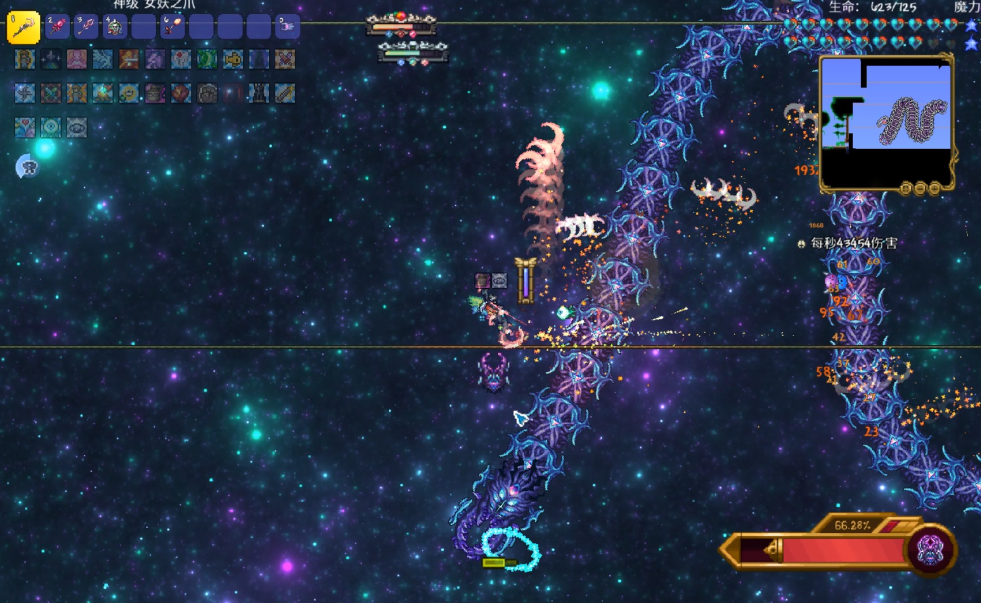
Task: Click the leftmost round button under the minimap
Action: (x=906, y=188)
